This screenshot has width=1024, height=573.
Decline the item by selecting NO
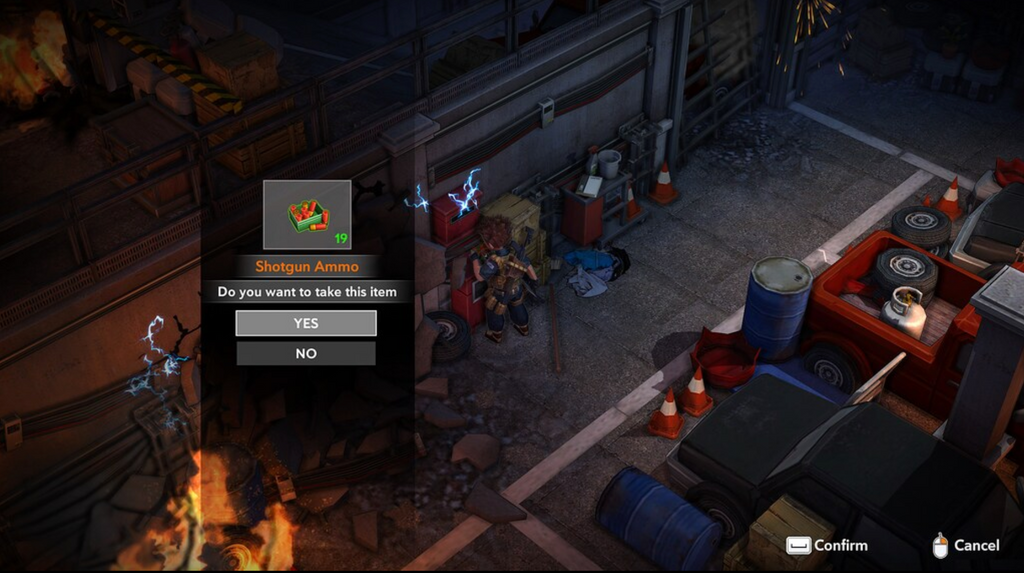[x=306, y=353]
